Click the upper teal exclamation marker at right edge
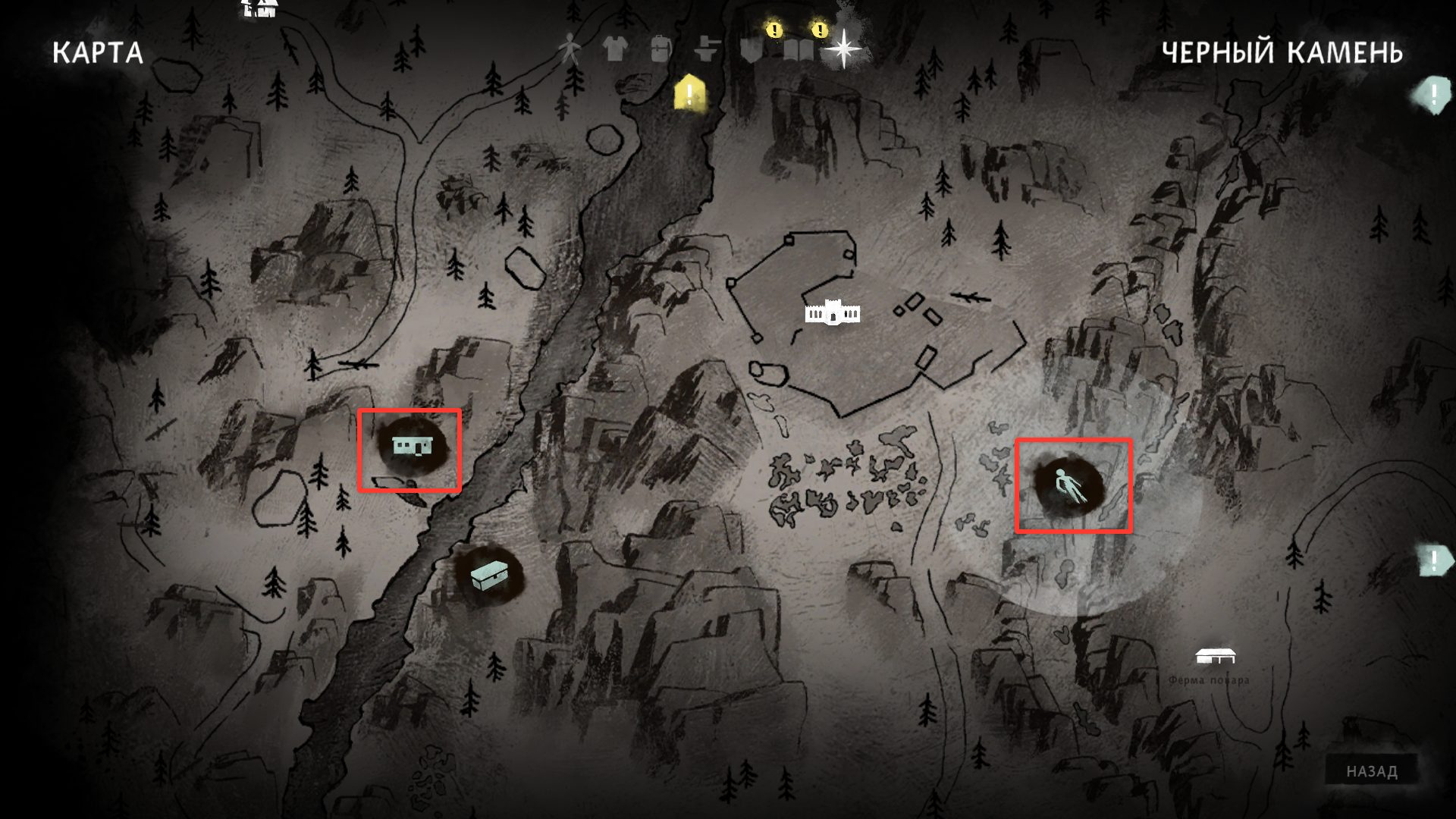Screen dimensions: 1456x819 pos(1432,96)
